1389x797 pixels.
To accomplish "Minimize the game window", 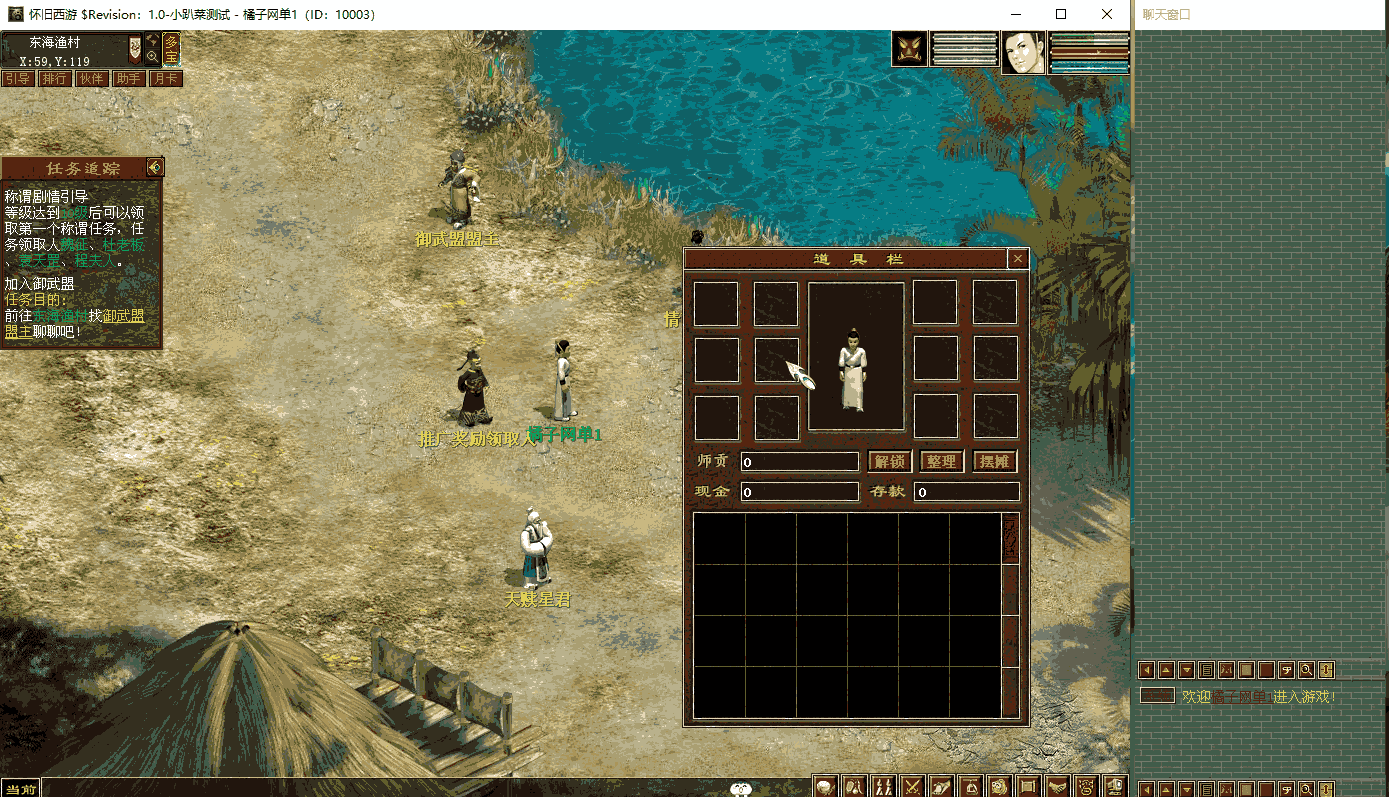I will tap(1016, 14).
